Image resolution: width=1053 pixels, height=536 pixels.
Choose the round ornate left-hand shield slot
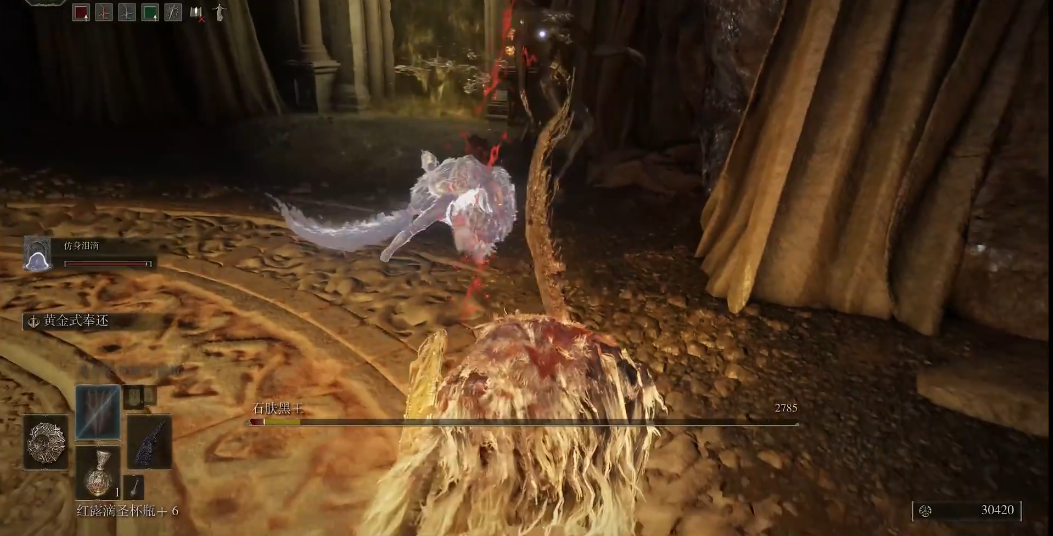(x=46, y=442)
